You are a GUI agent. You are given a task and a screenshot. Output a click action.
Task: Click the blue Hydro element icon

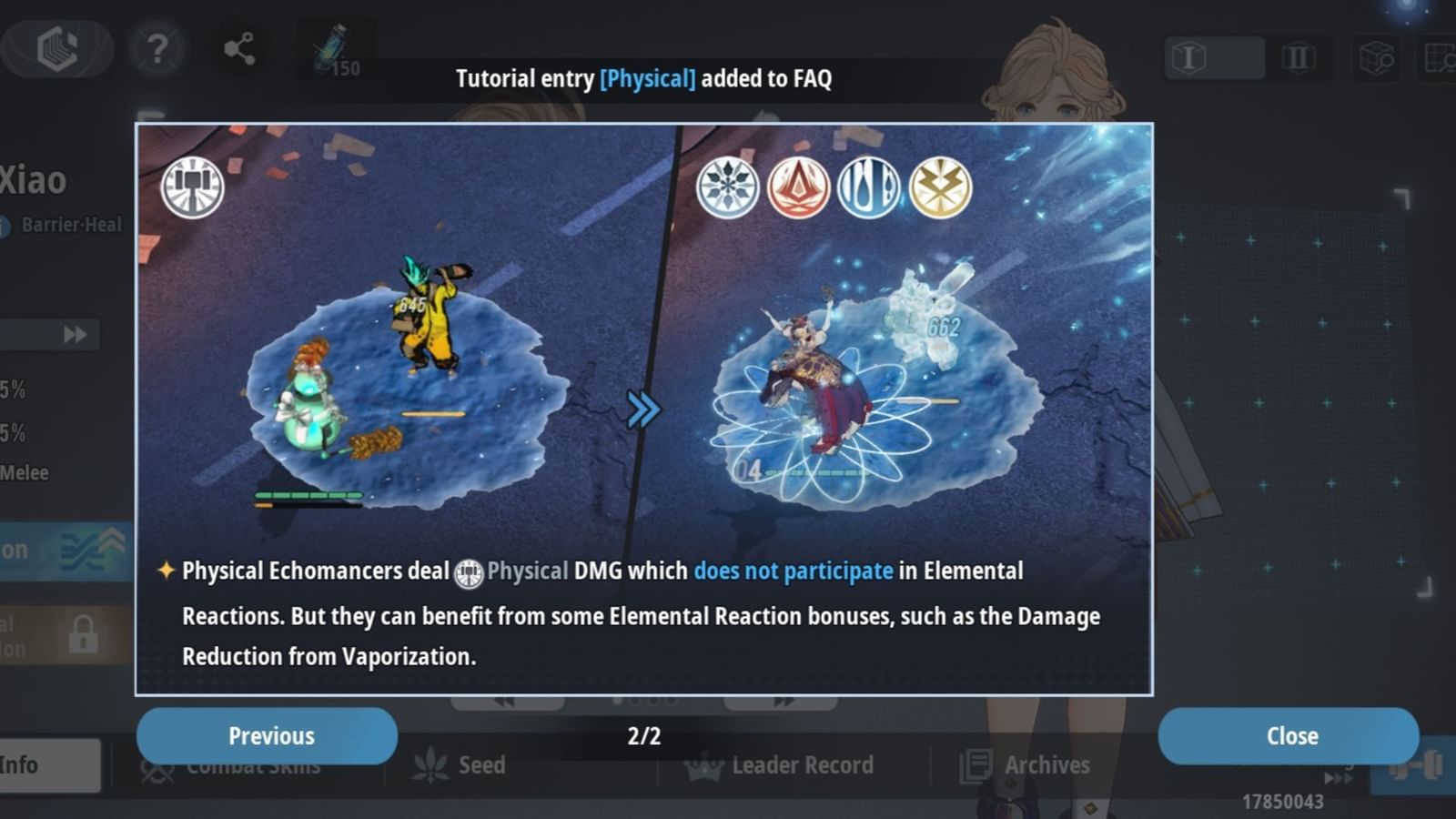point(866,187)
